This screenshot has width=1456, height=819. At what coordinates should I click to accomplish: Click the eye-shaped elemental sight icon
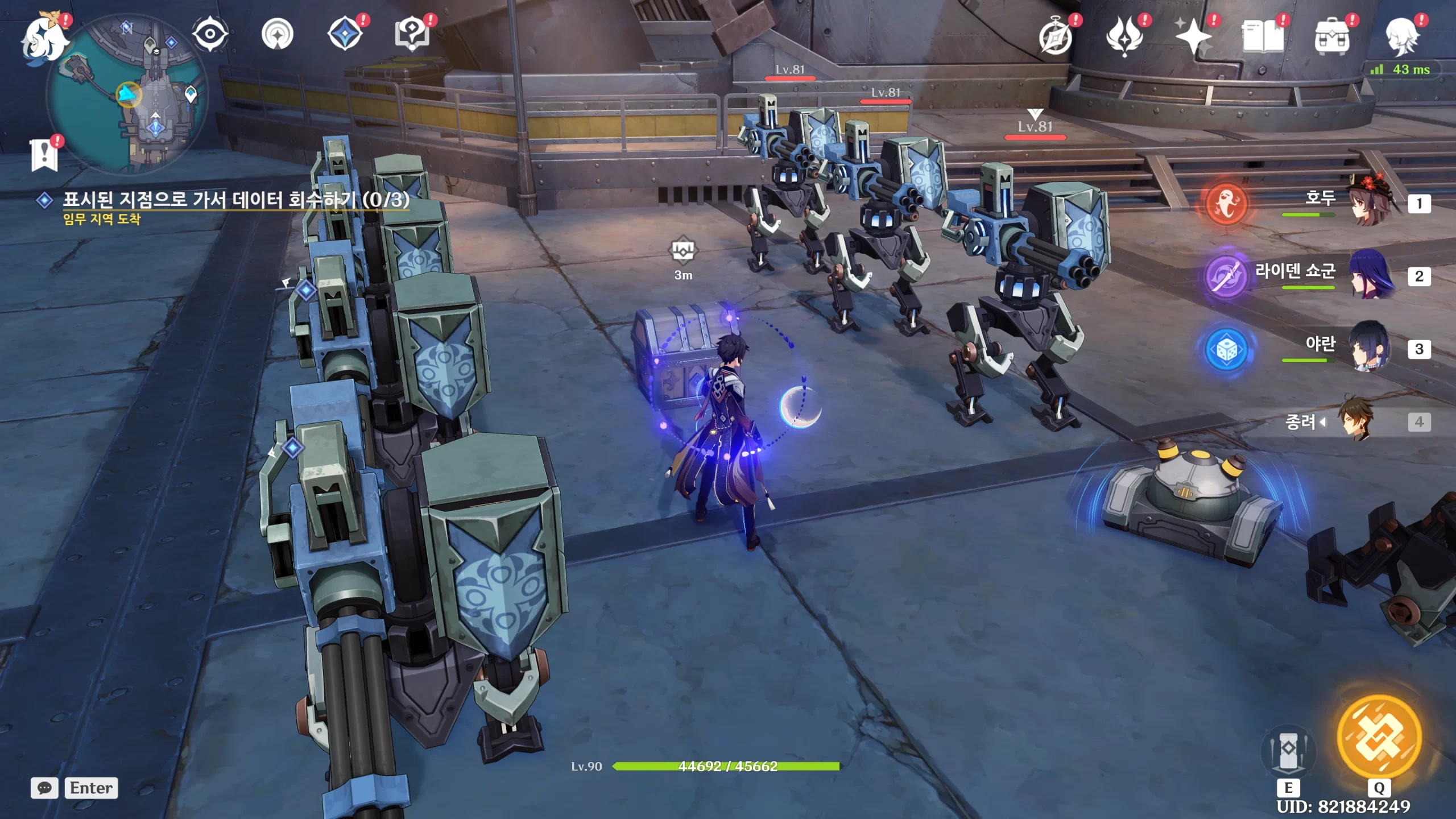(x=210, y=34)
